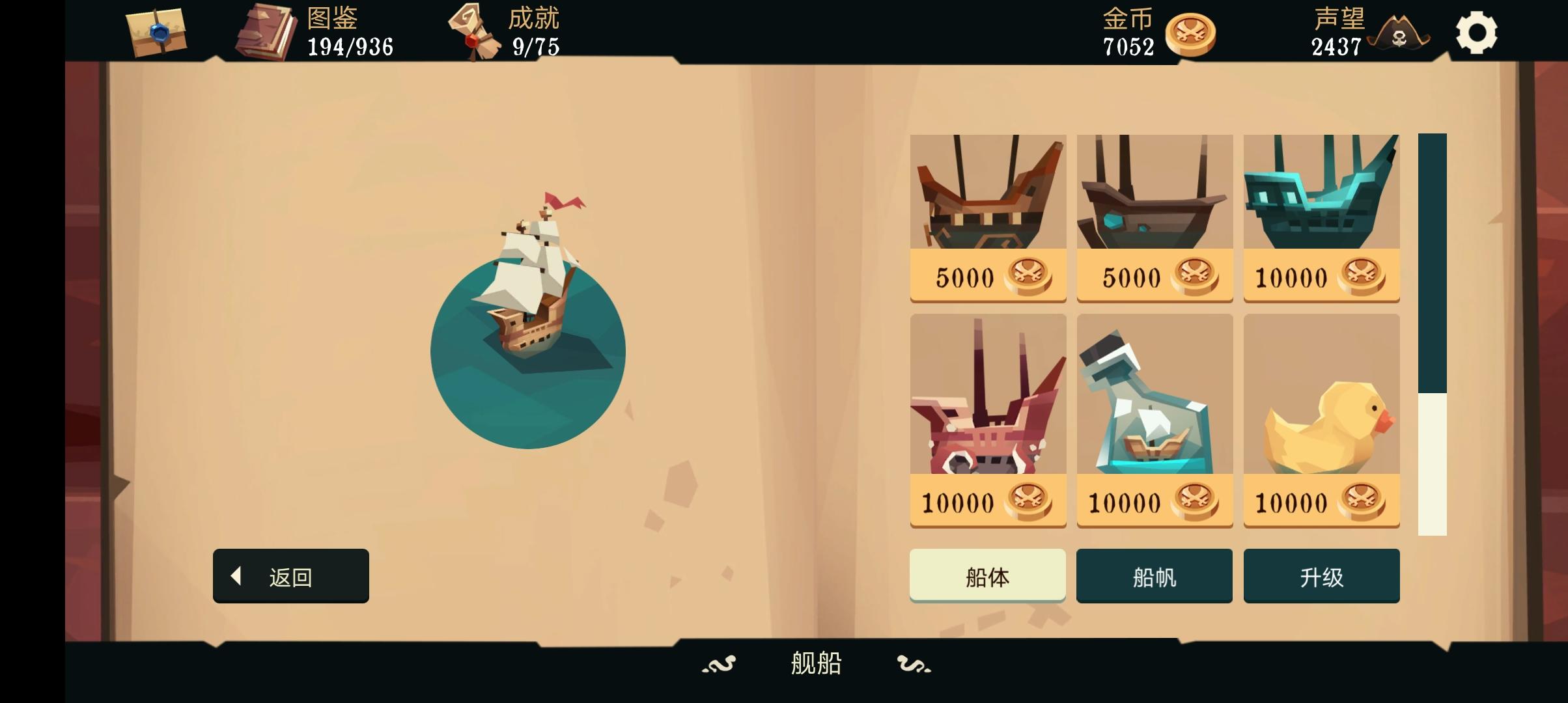Switch to the 升级 upgrade tab

click(x=1322, y=575)
